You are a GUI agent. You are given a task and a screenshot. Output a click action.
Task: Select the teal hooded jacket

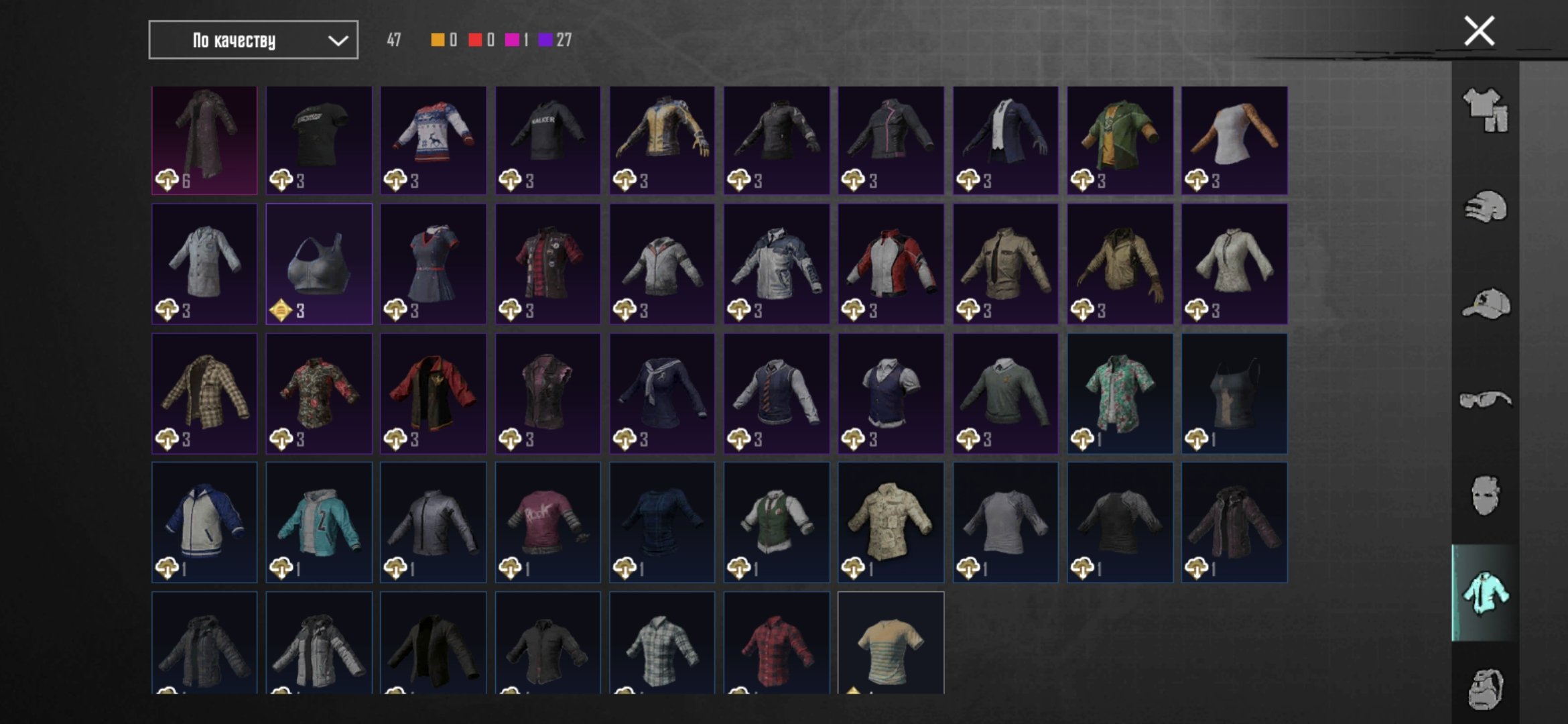(x=319, y=522)
